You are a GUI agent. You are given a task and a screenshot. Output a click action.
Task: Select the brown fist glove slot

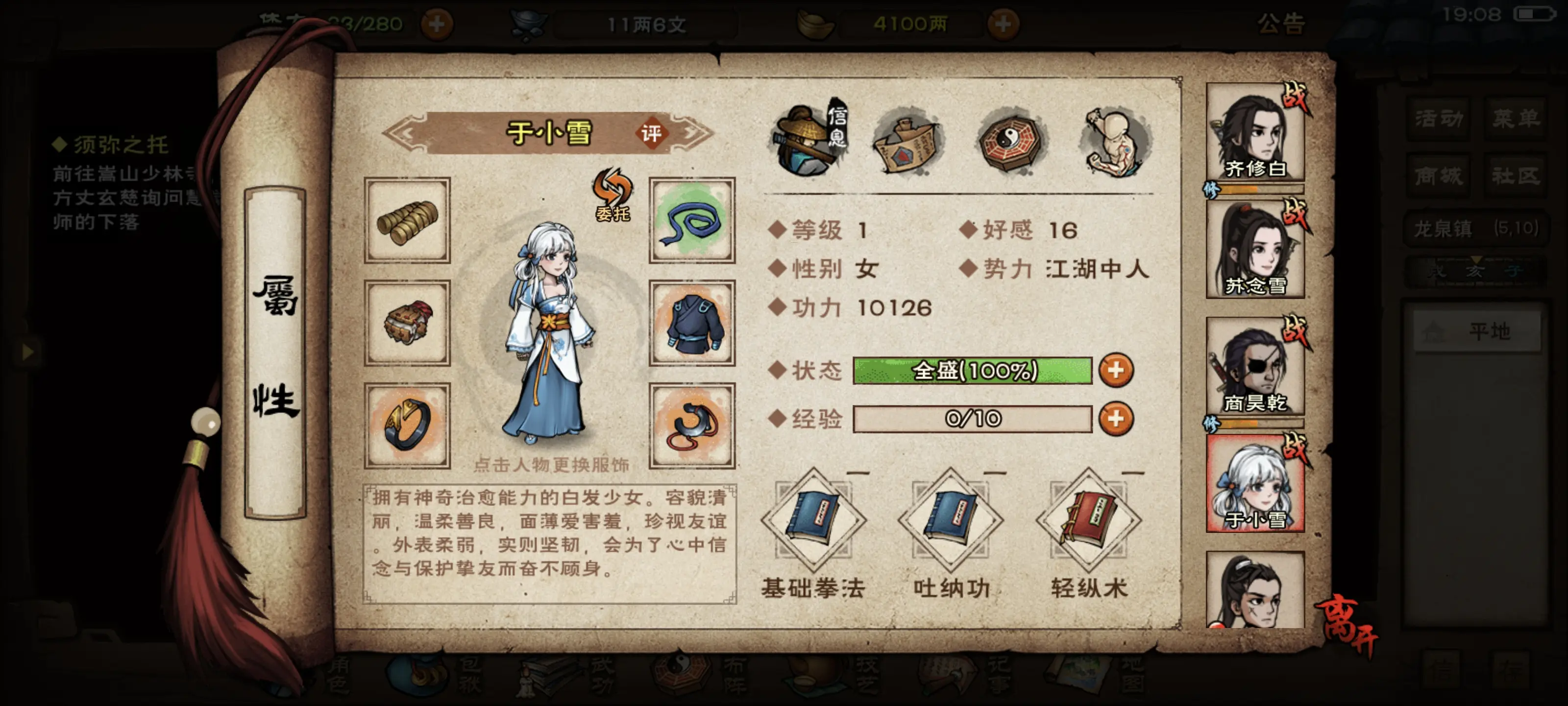[407, 323]
